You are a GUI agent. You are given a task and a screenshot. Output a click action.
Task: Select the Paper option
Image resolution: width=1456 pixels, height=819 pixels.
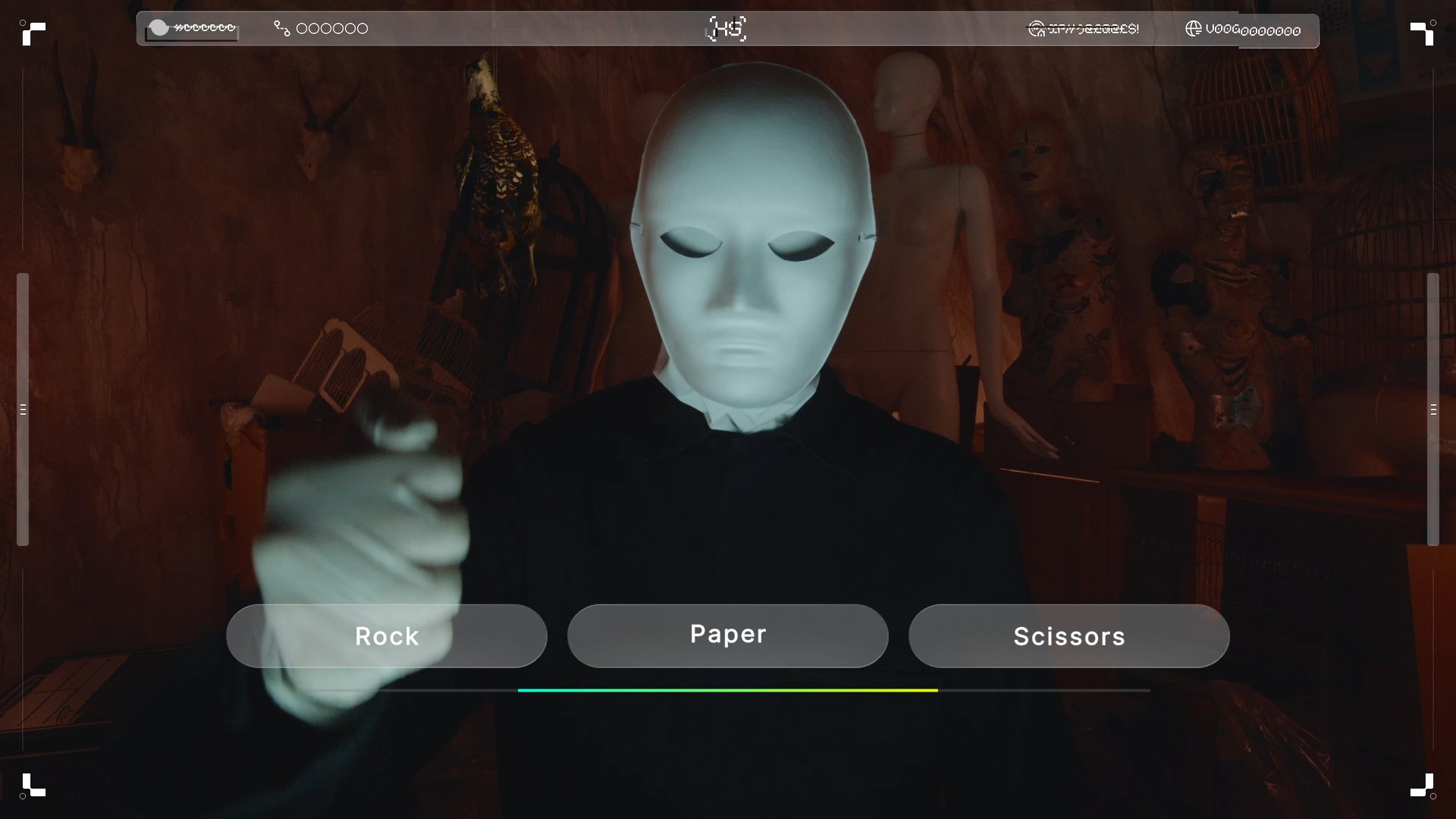727,635
